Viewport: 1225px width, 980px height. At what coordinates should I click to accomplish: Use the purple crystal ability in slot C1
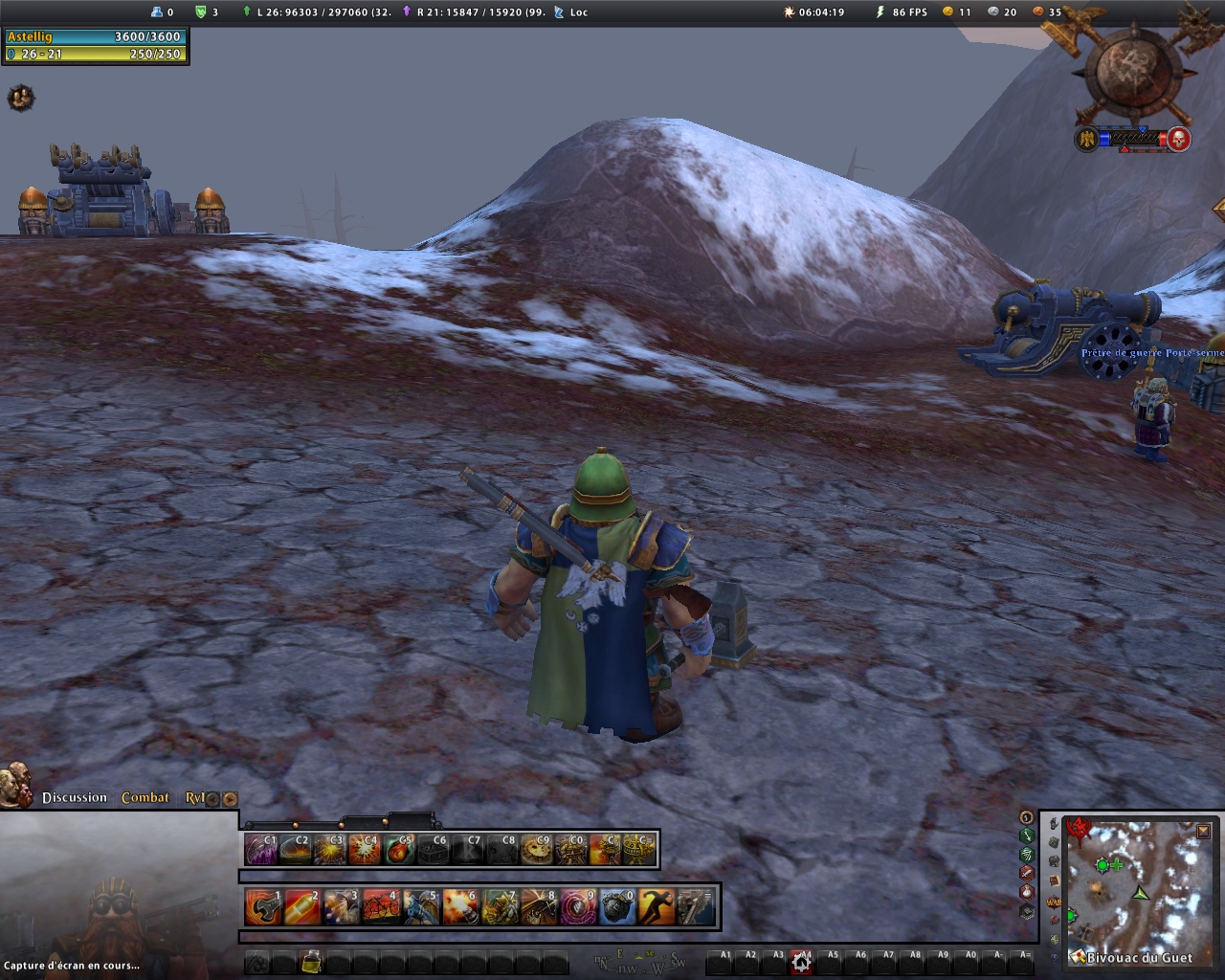(x=261, y=850)
